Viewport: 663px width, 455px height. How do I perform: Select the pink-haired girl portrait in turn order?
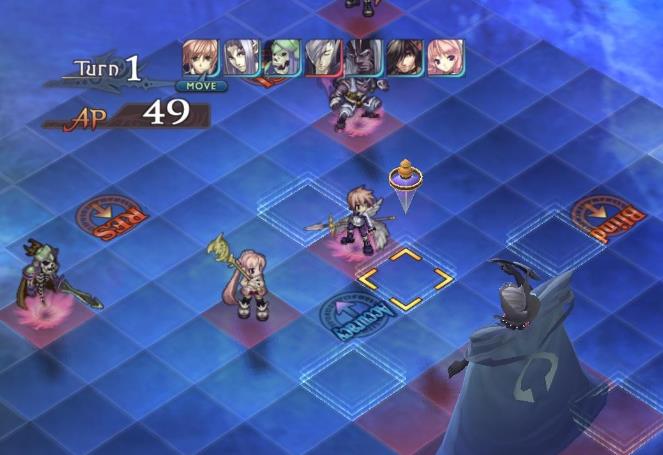coord(445,58)
